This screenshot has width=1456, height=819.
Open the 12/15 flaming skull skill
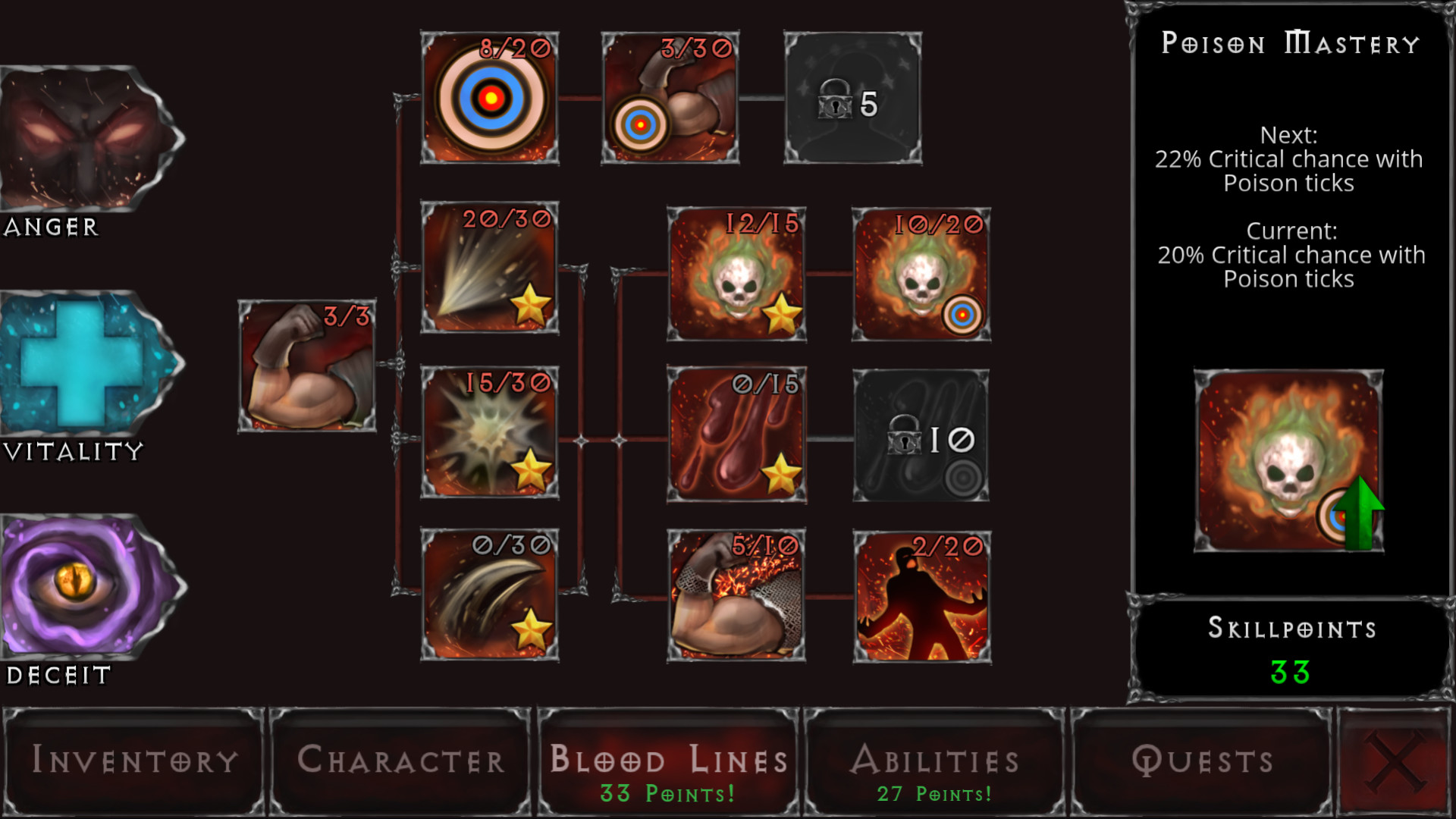736,269
